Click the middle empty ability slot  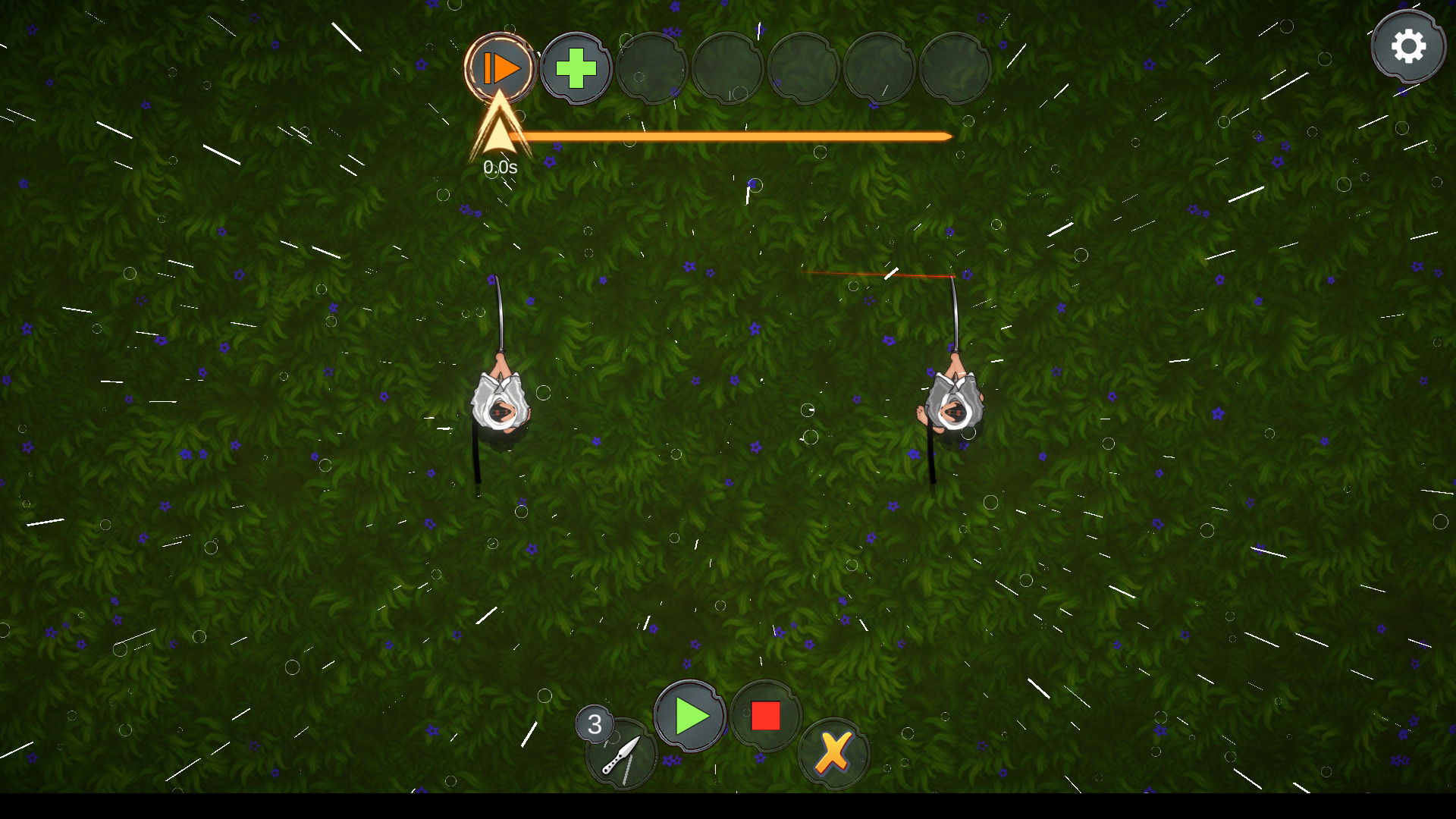[804, 67]
